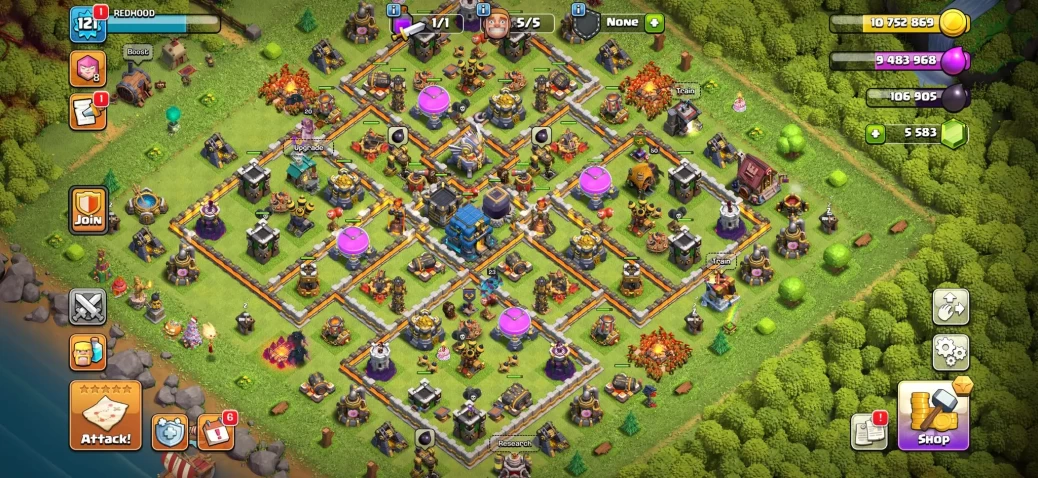Open the Shop
1038x478 pixels.
pyautogui.click(x=934, y=416)
